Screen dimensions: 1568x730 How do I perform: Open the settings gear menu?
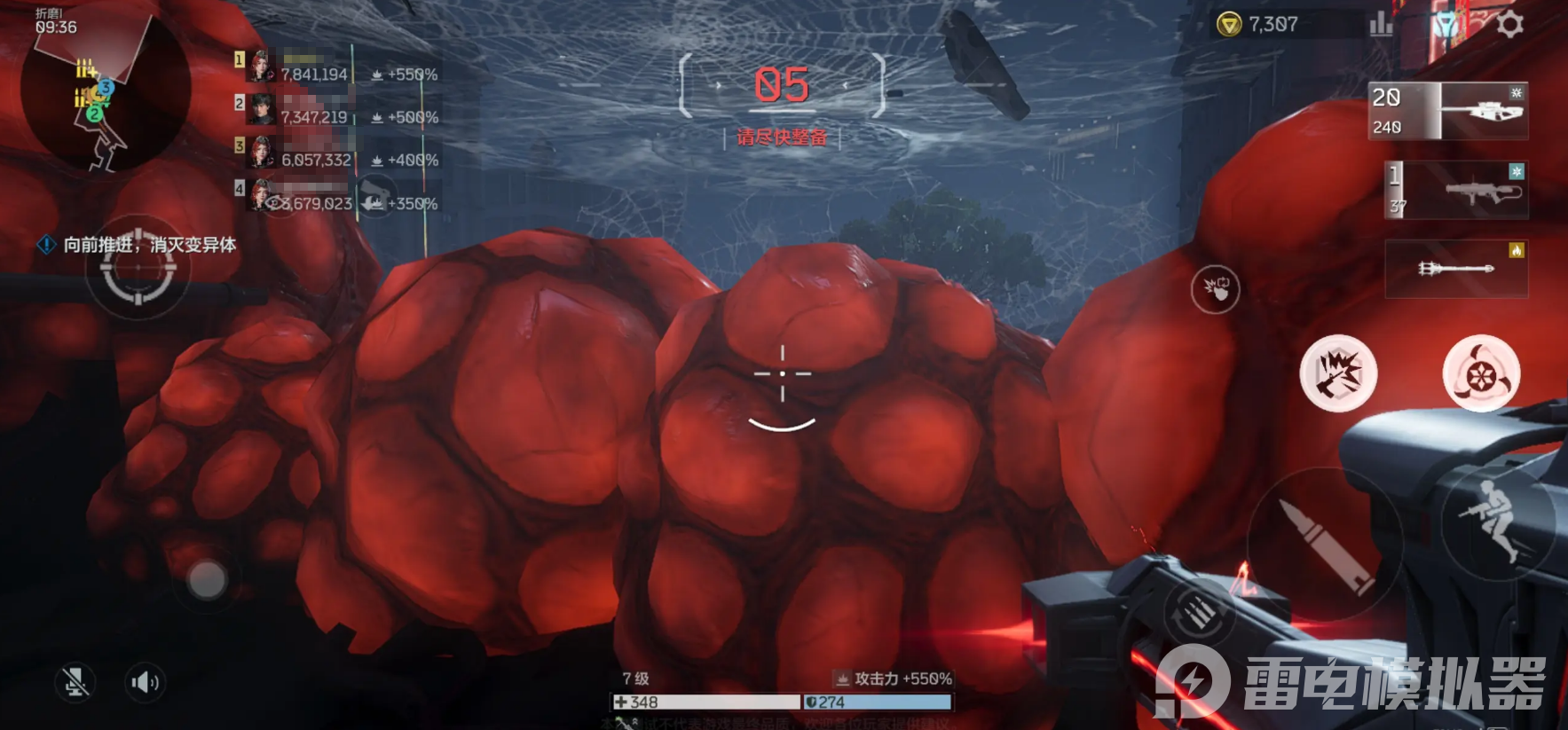(x=1509, y=25)
